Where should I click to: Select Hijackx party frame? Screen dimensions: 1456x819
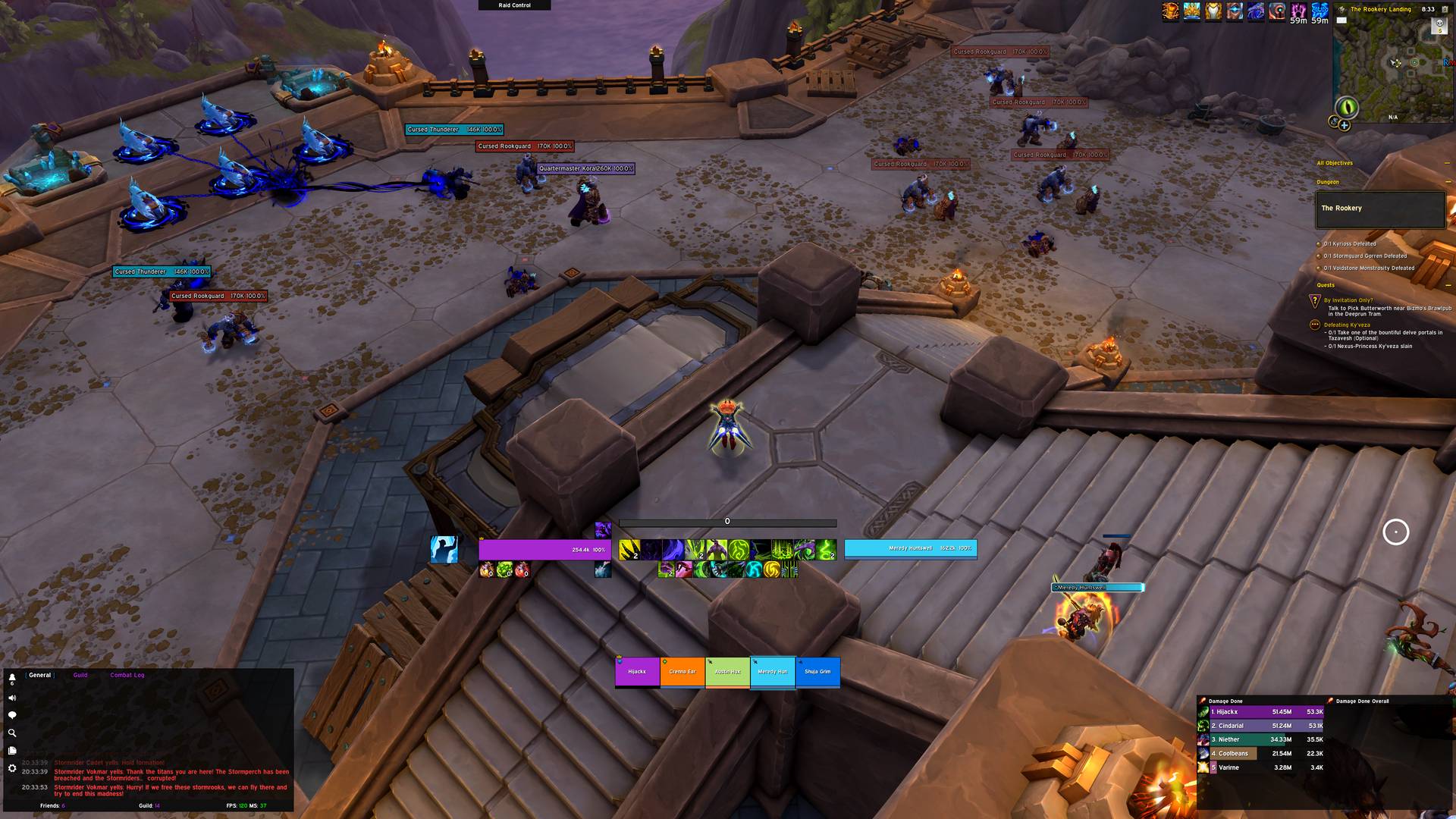[637, 672]
